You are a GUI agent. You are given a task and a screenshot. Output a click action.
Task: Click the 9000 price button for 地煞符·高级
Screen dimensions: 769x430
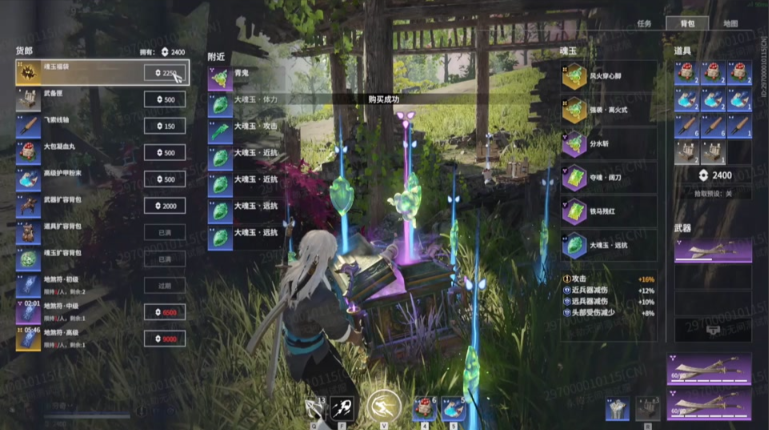pyautogui.click(x=165, y=339)
